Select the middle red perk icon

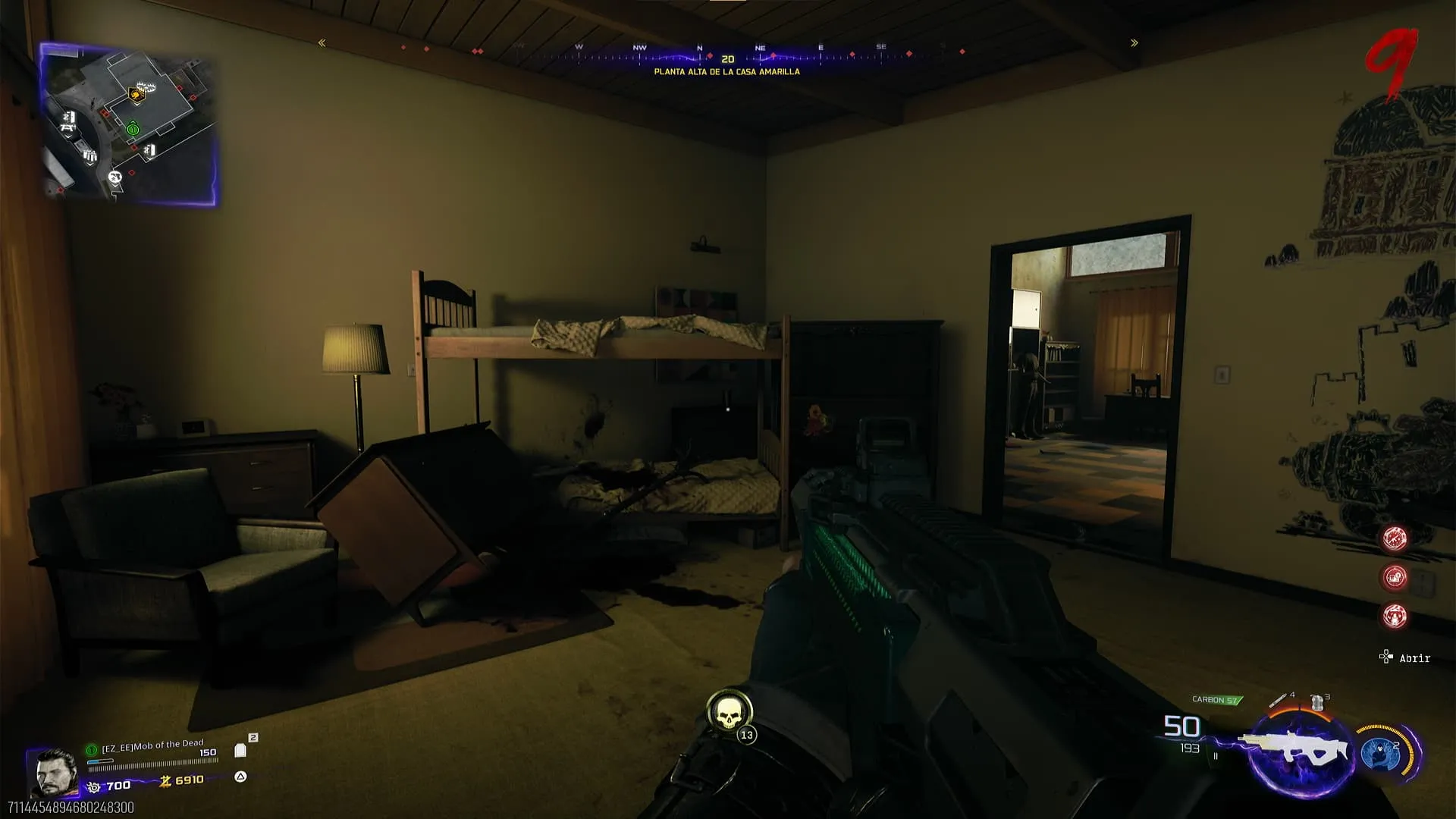click(x=1395, y=577)
